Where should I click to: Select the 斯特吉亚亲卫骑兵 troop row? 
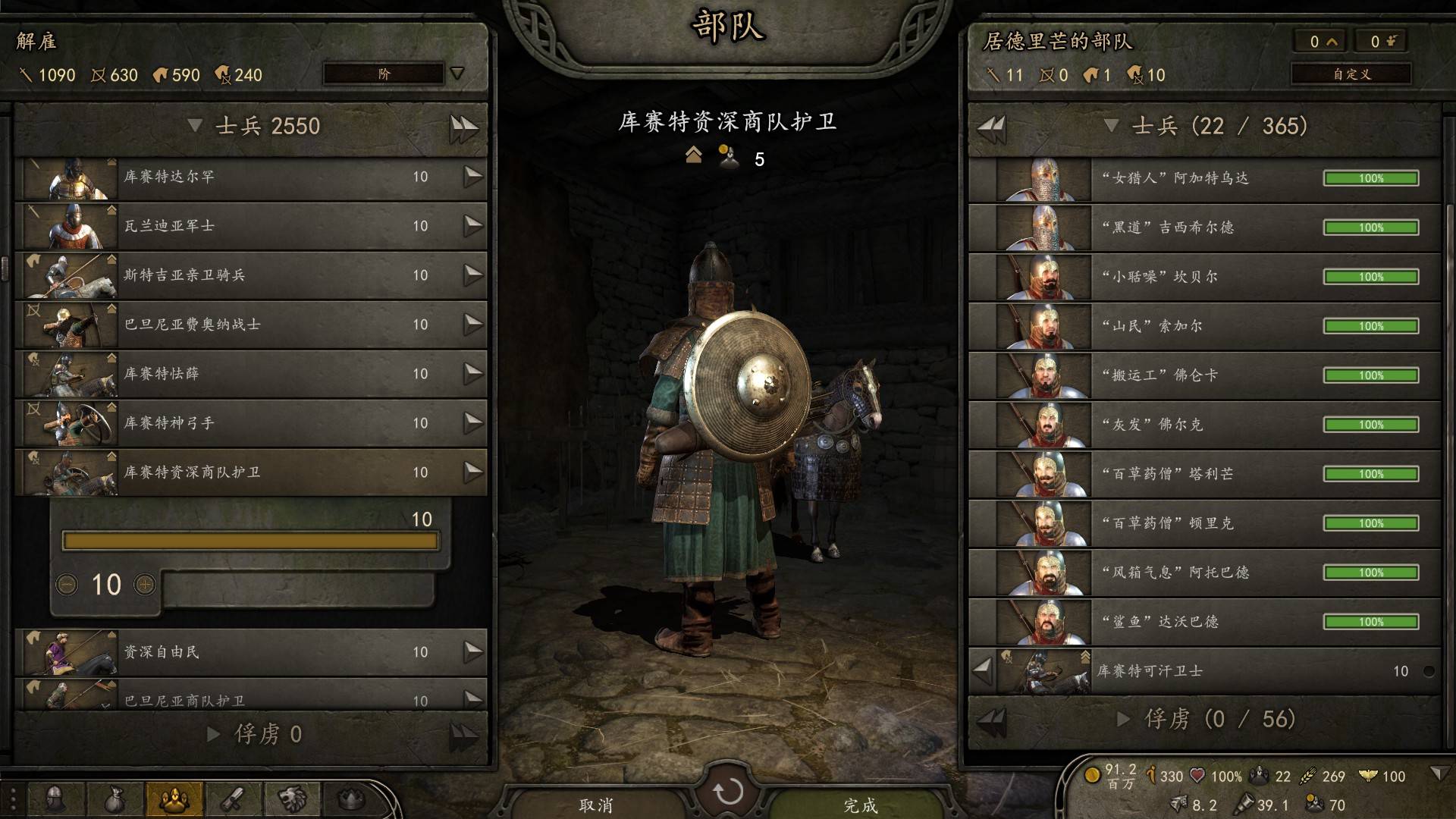click(x=250, y=275)
